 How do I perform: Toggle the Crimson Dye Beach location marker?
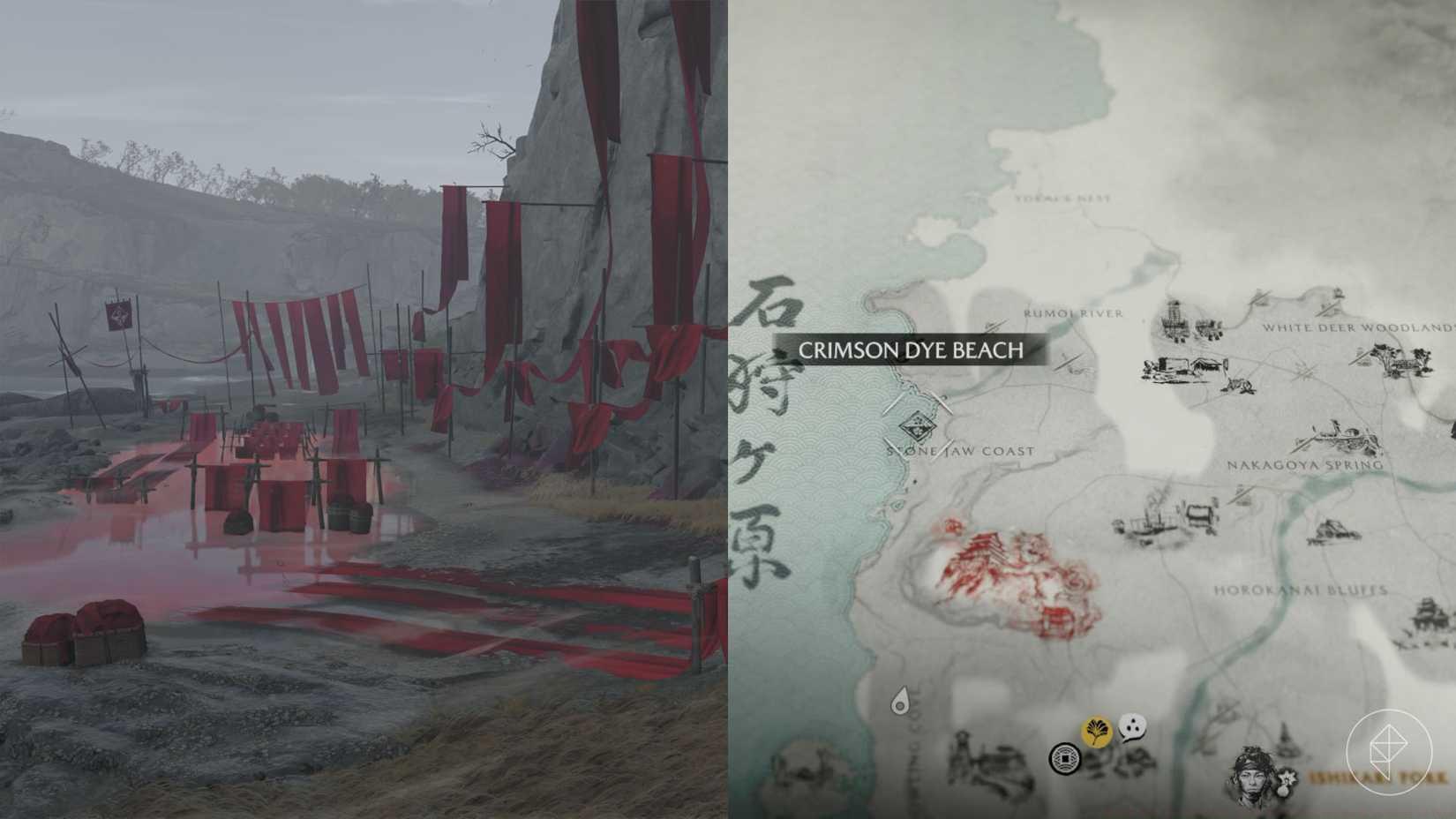click(911, 349)
